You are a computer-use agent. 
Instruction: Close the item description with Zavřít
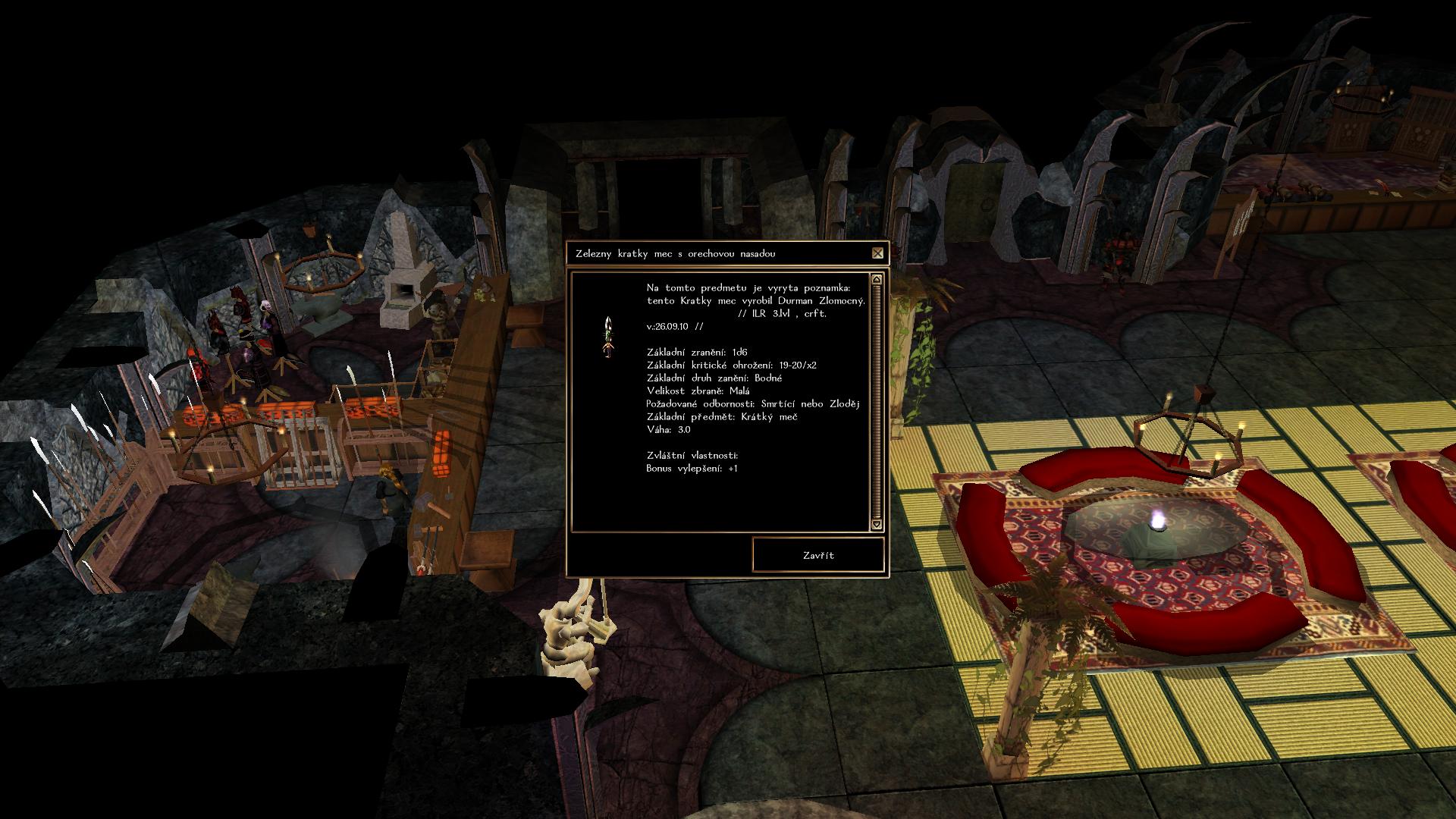818,555
